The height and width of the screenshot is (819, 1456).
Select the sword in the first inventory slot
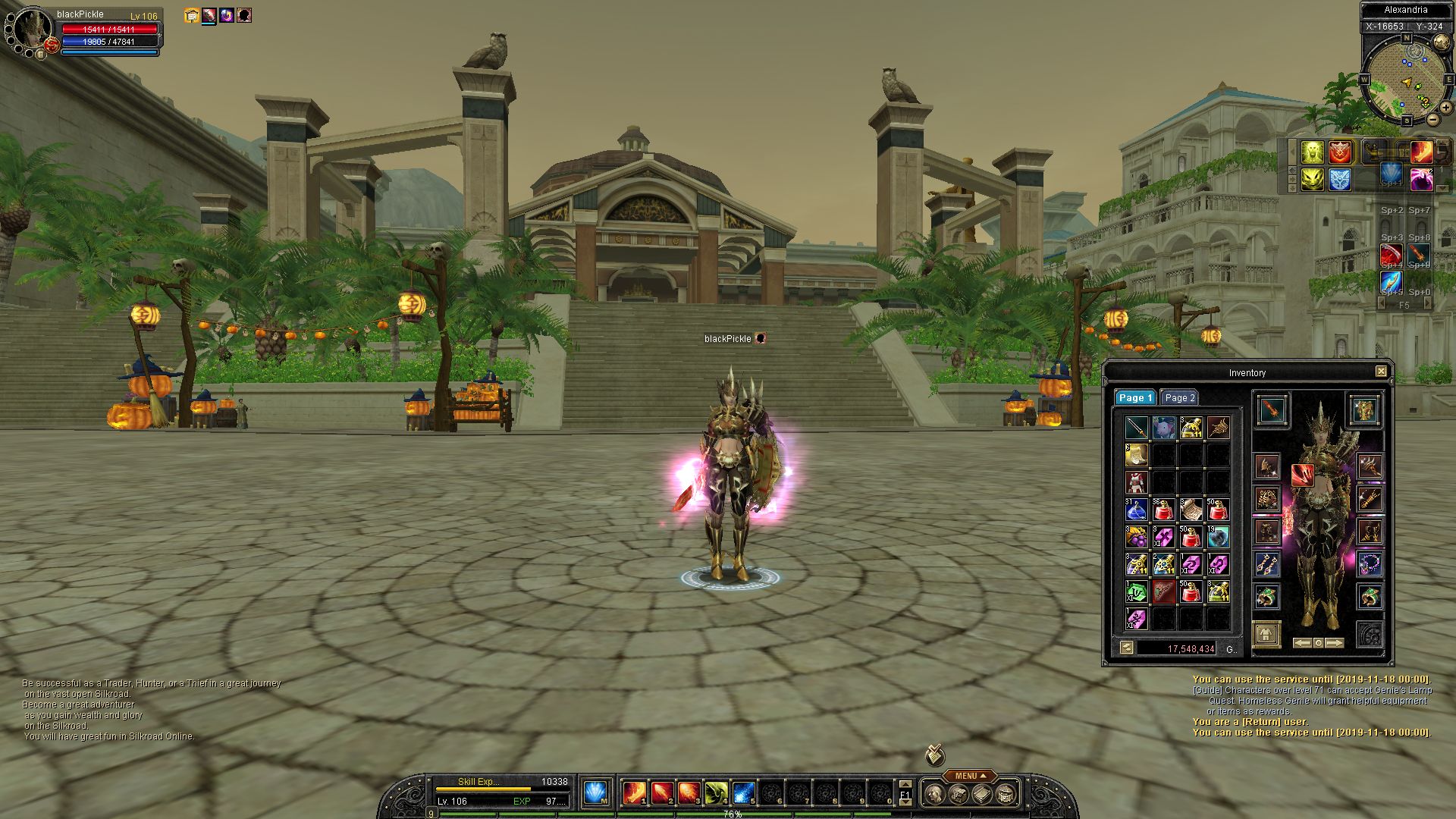pyautogui.click(x=1136, y=428)
